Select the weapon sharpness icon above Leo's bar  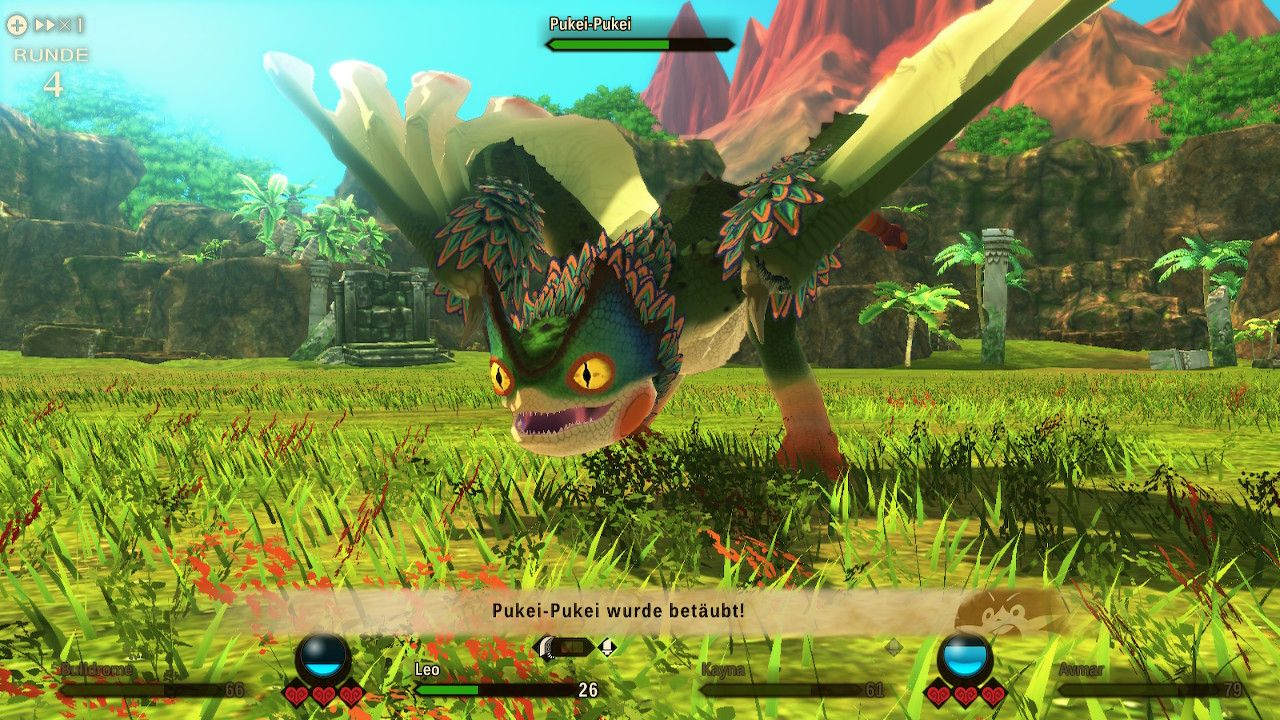click(x=545, y=648)
